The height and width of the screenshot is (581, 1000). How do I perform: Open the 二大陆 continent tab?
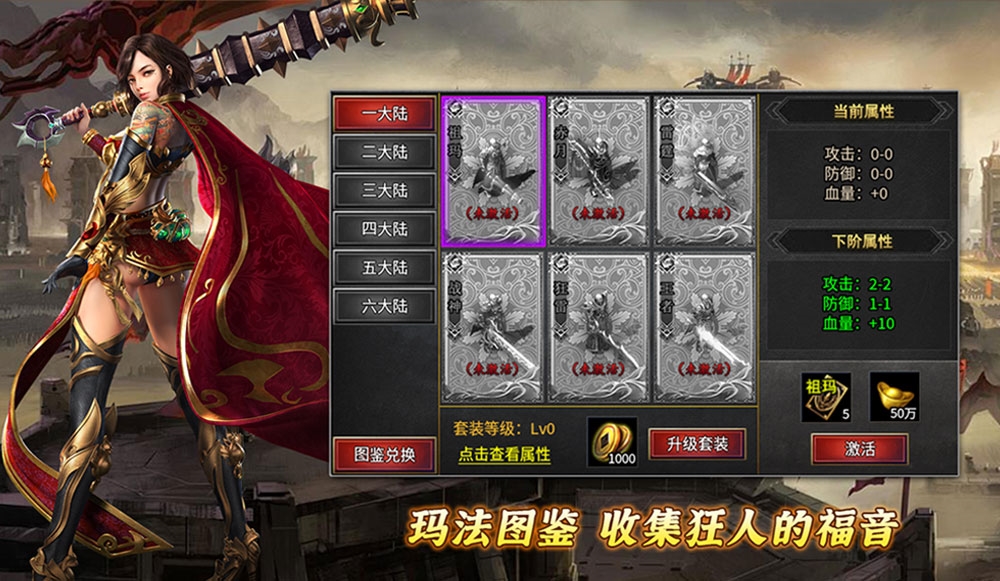[x=385, y=152]
